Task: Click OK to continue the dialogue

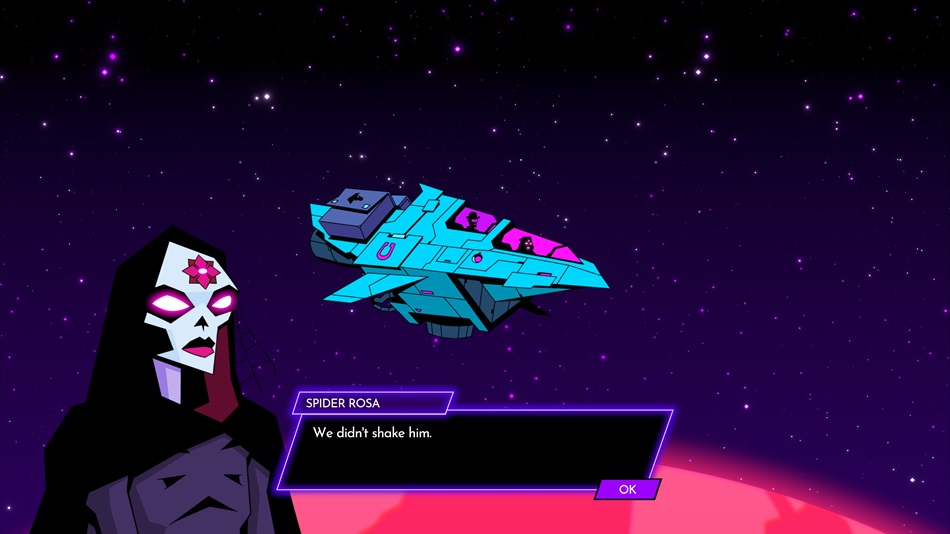Action: (628, 489)
